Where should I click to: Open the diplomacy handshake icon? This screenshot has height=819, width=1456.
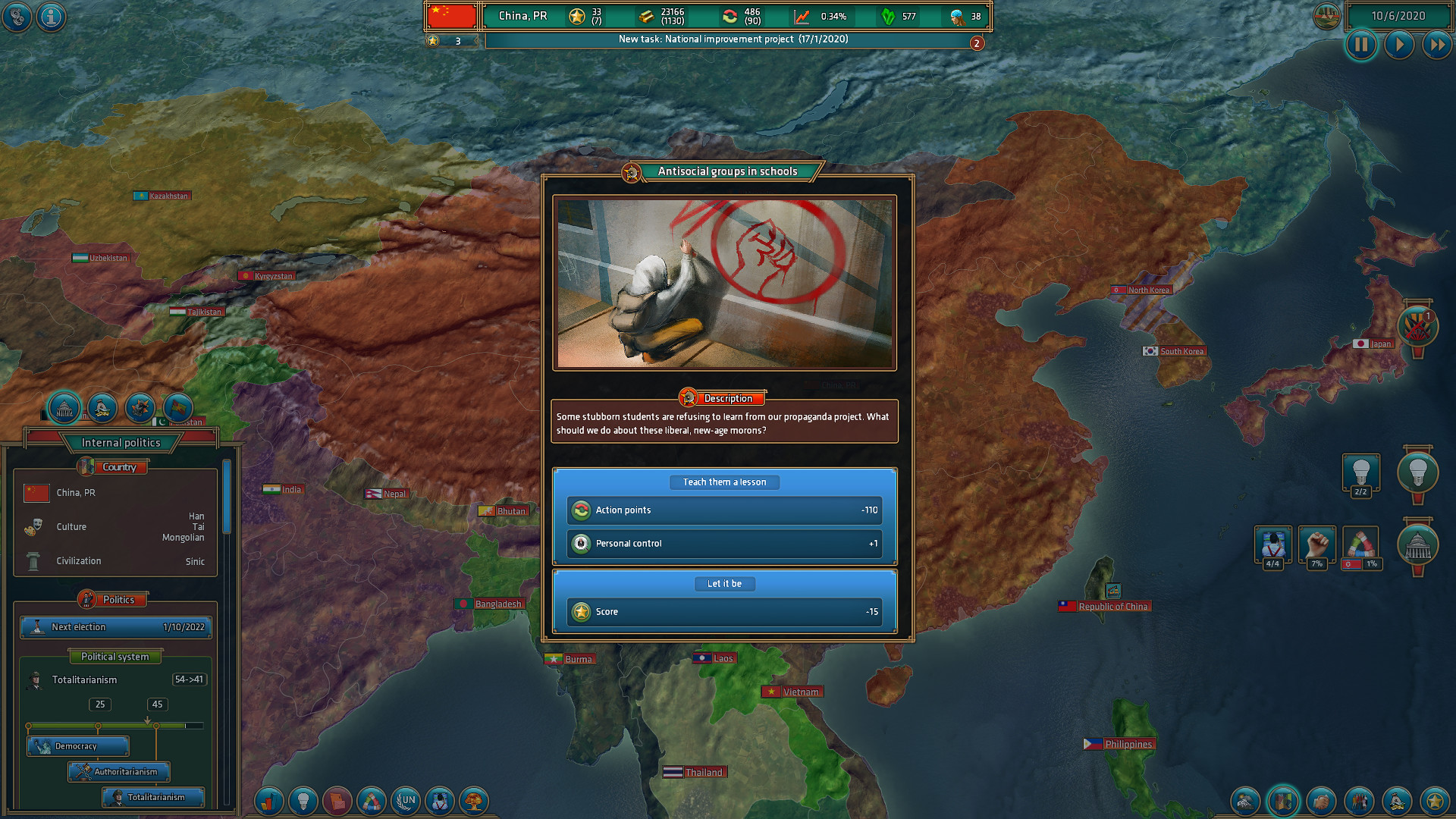coord(1320,801)
